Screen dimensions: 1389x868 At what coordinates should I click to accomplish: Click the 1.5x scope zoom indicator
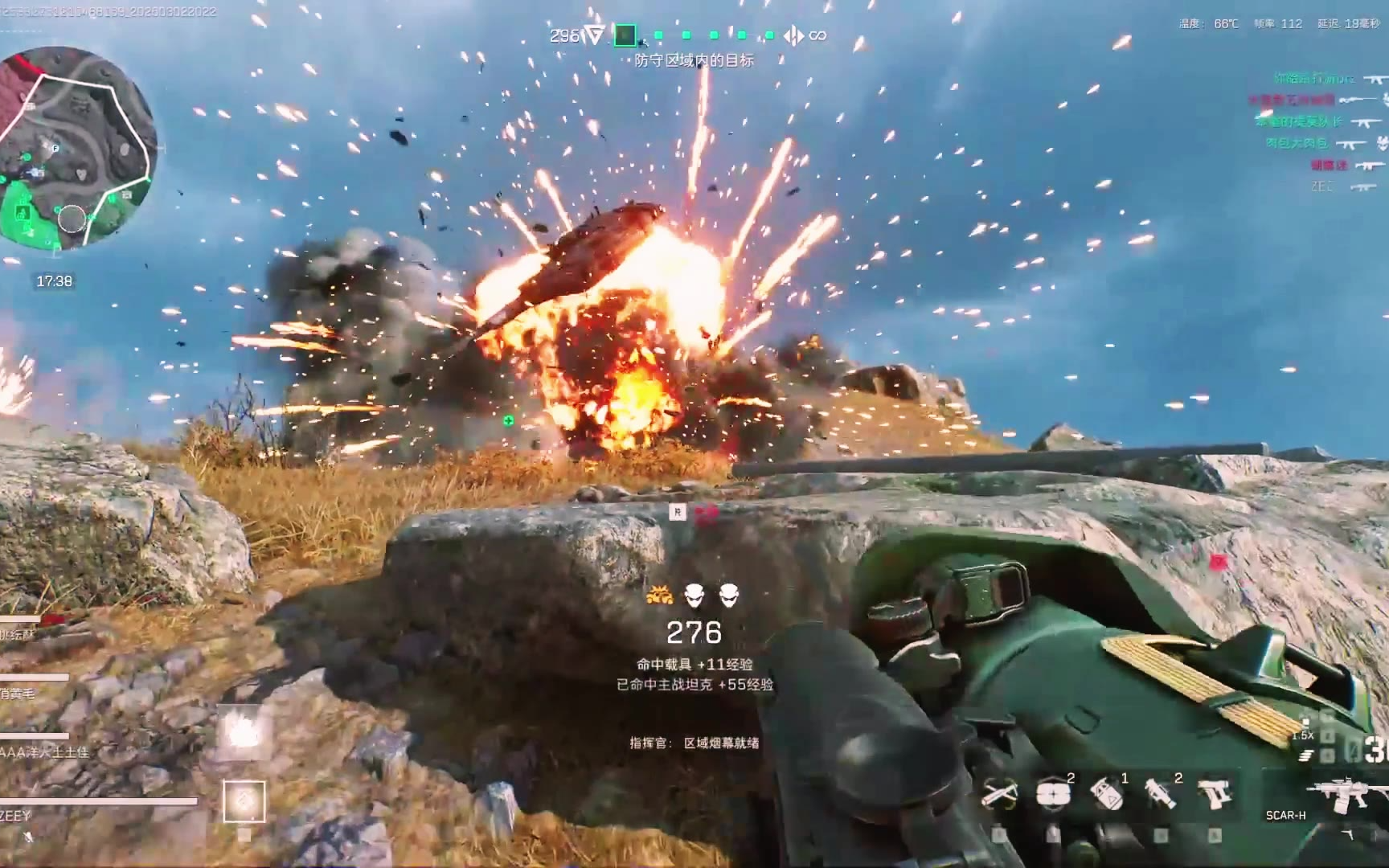coord(1302,735)
